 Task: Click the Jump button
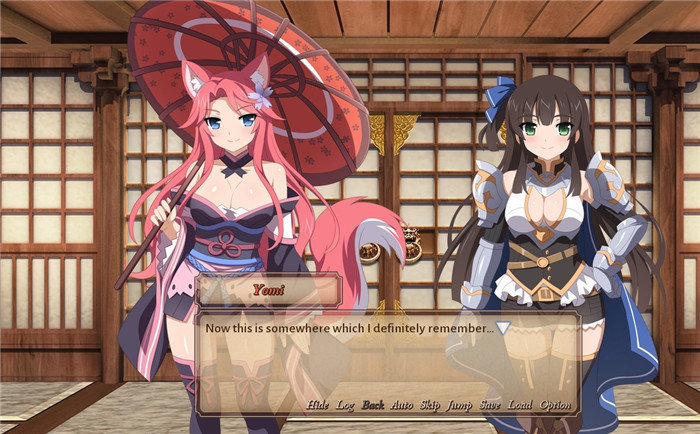[x=460, y=405]
